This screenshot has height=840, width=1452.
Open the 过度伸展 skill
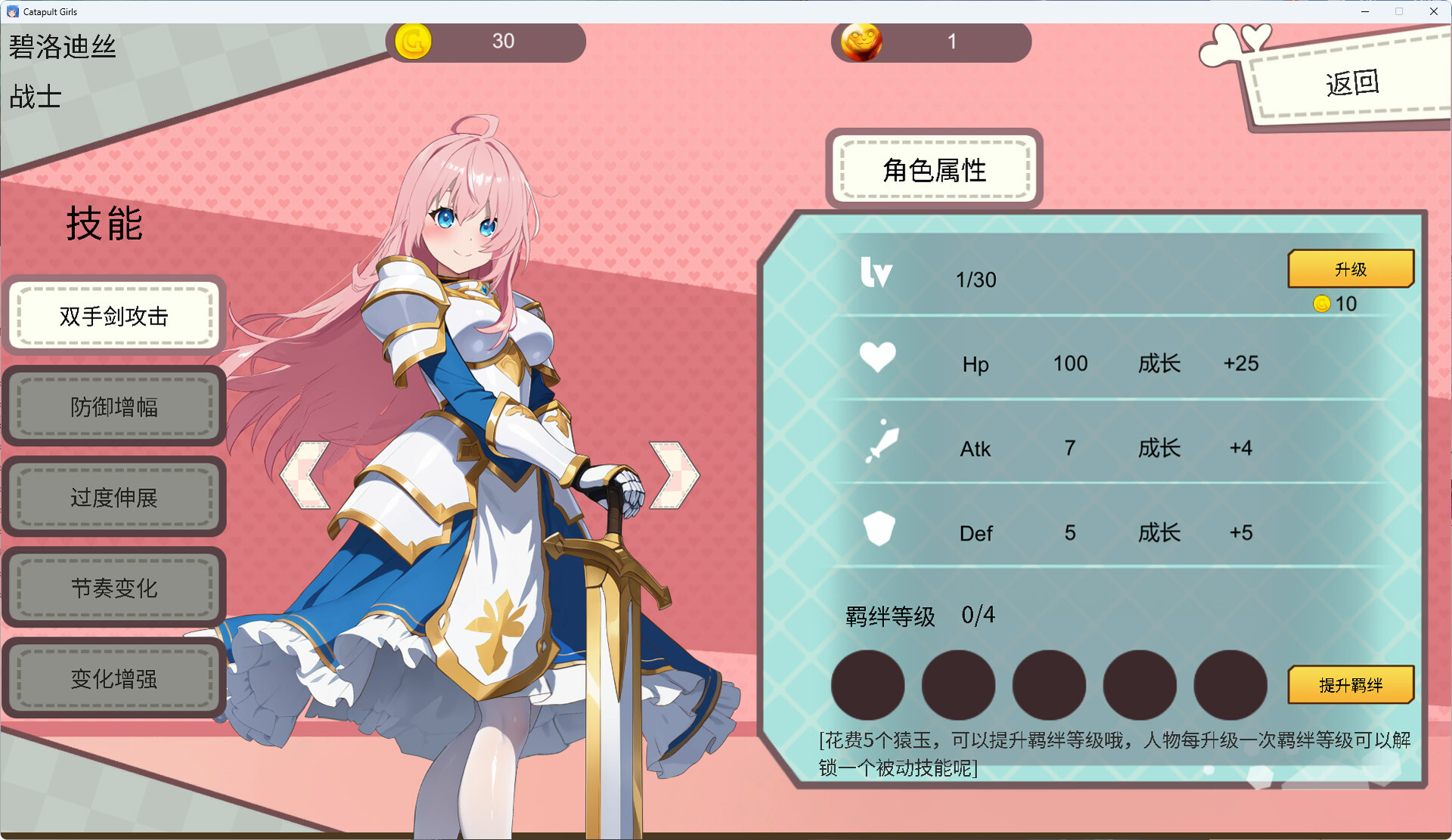click(114, 497)
